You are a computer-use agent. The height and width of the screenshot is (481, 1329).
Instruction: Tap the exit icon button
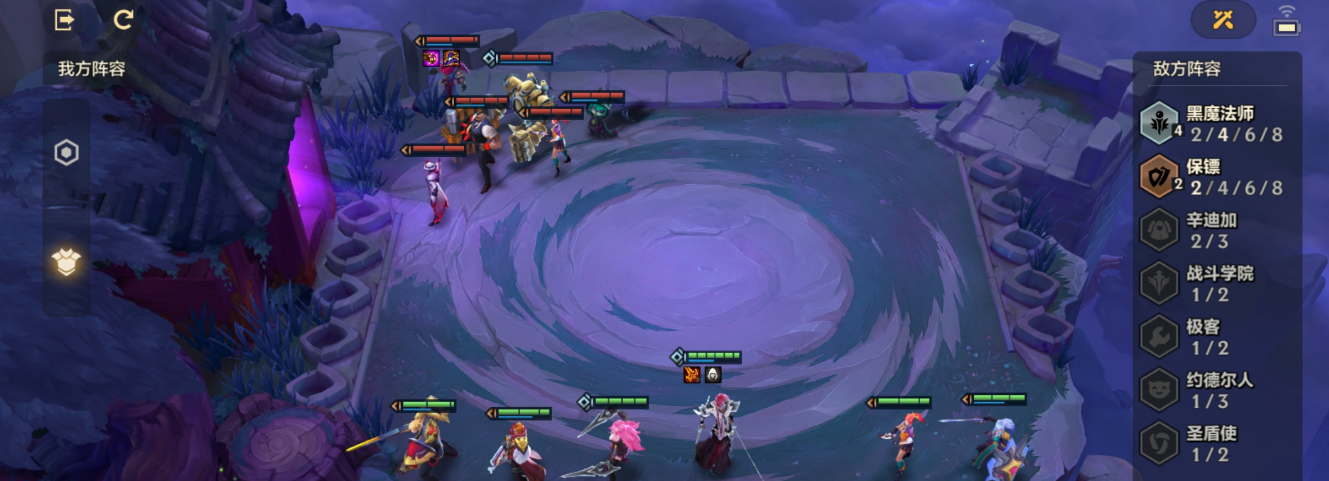click(x=65, y=20)
